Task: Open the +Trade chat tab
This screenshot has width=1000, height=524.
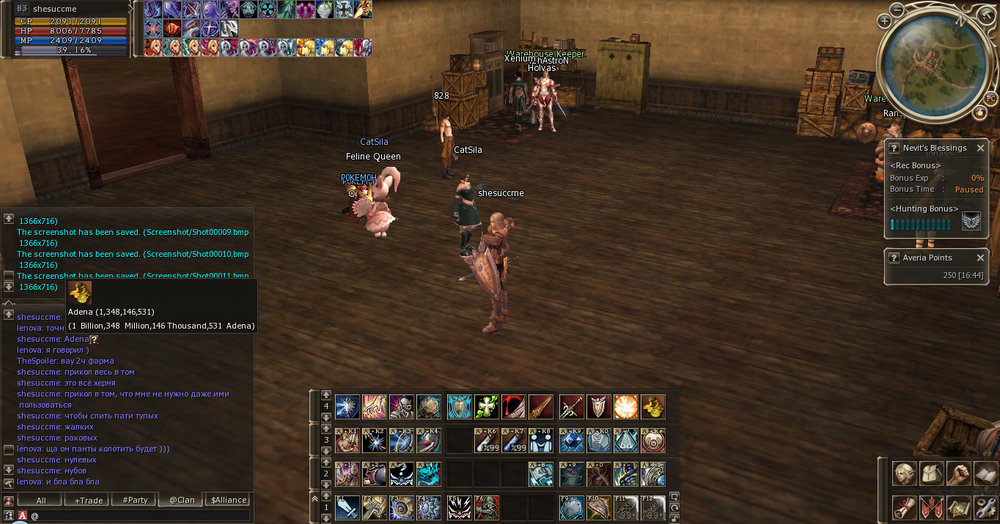Action: pos(89,500)
